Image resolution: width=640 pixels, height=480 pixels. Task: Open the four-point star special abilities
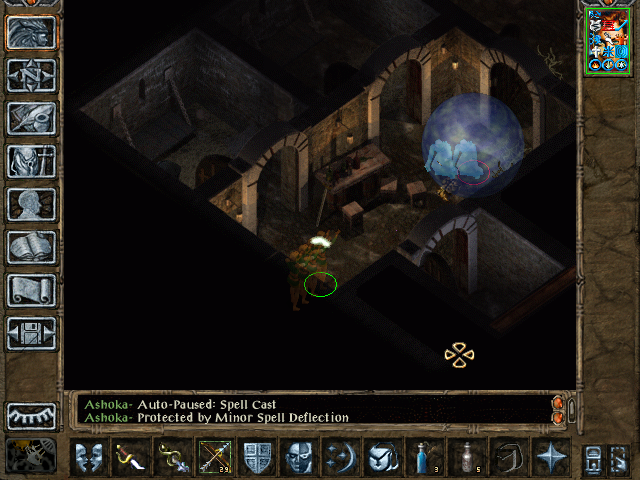coord(551,457)
